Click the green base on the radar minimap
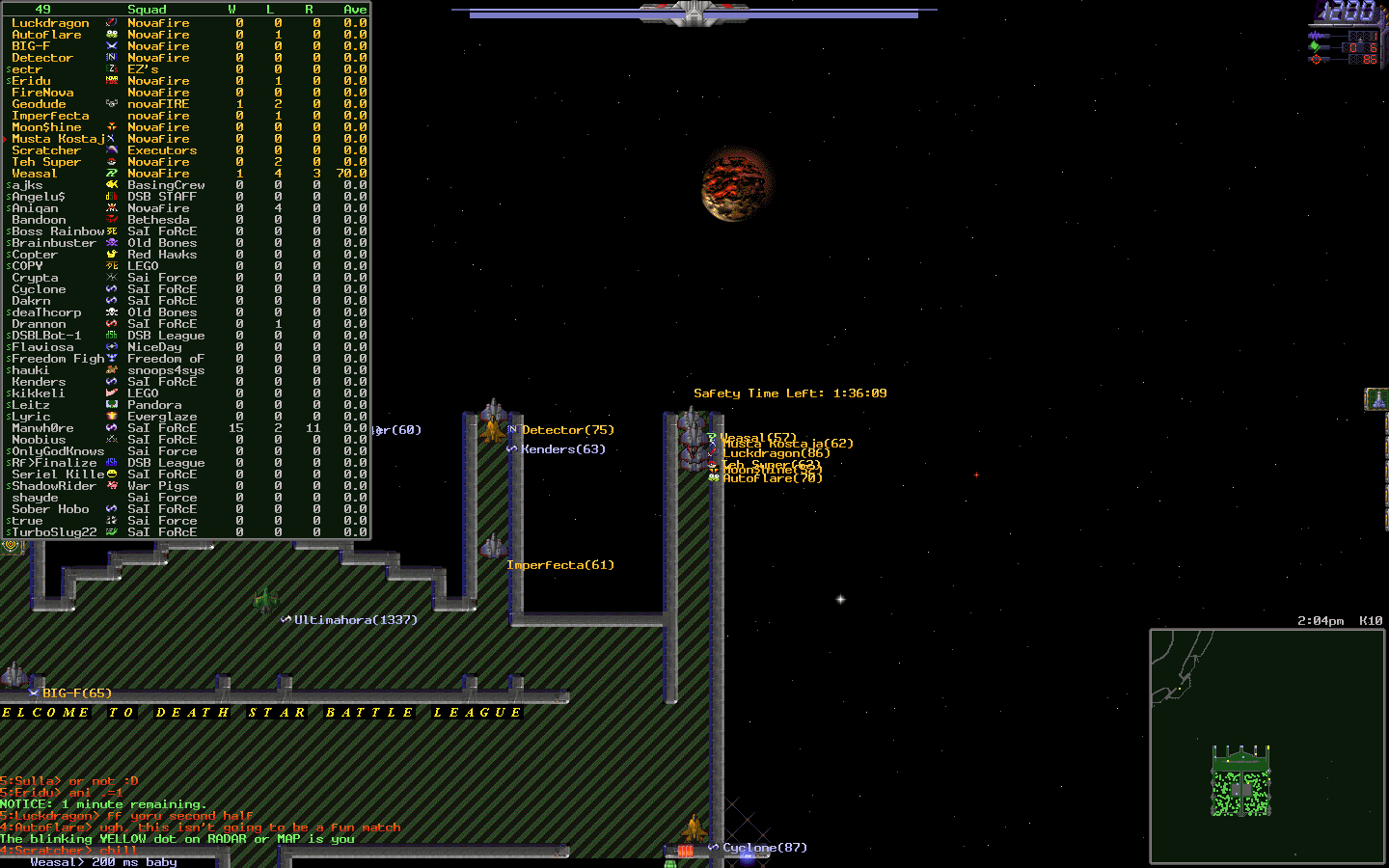Screen dimensions: 1389x868 1240,786
